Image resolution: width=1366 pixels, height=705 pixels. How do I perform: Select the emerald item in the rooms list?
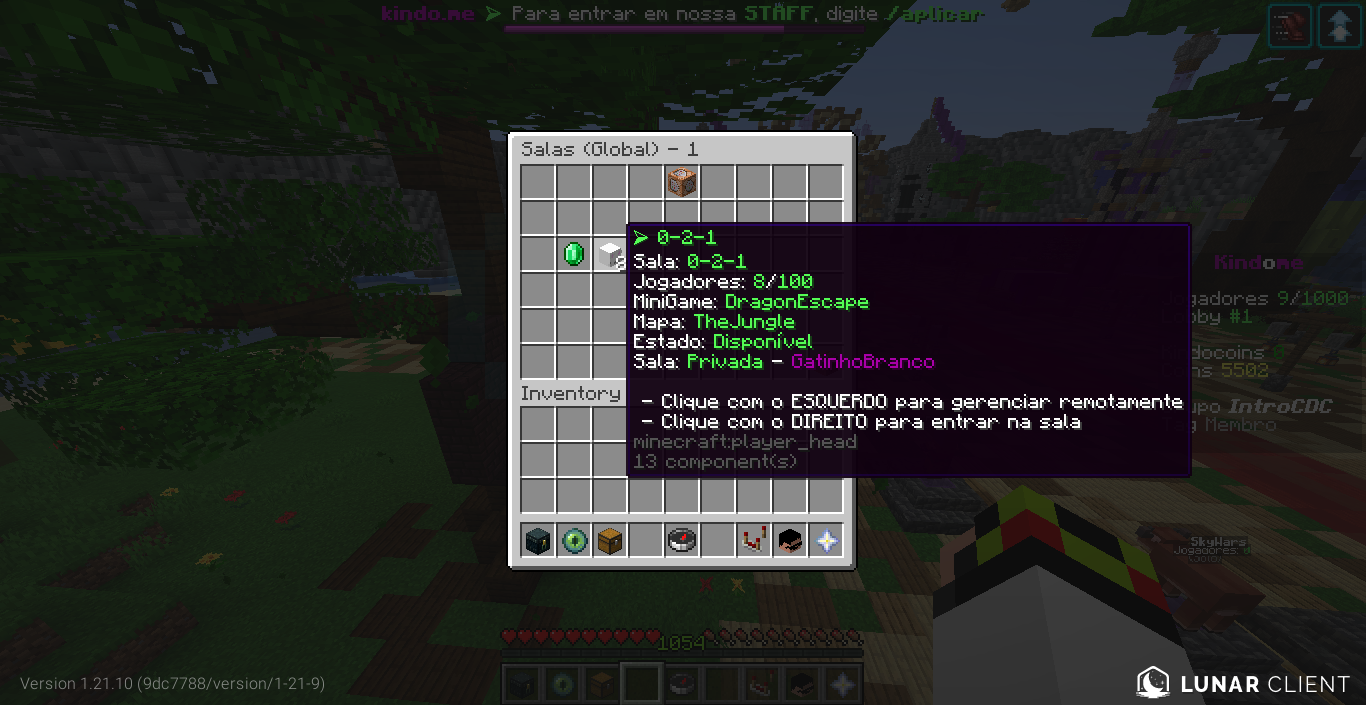[574, 254]
